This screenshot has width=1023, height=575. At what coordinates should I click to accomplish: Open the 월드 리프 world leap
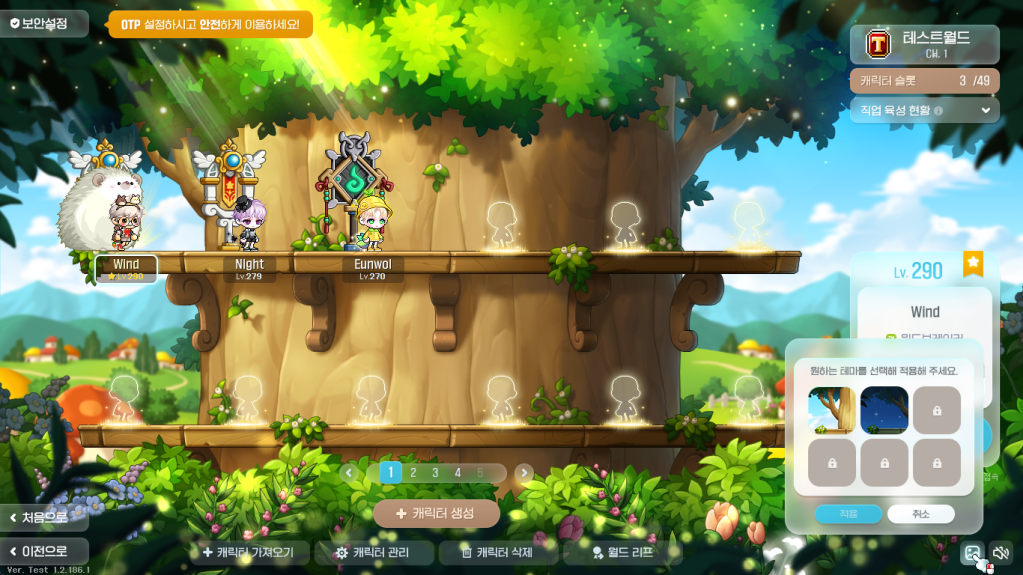pos(622,552)
